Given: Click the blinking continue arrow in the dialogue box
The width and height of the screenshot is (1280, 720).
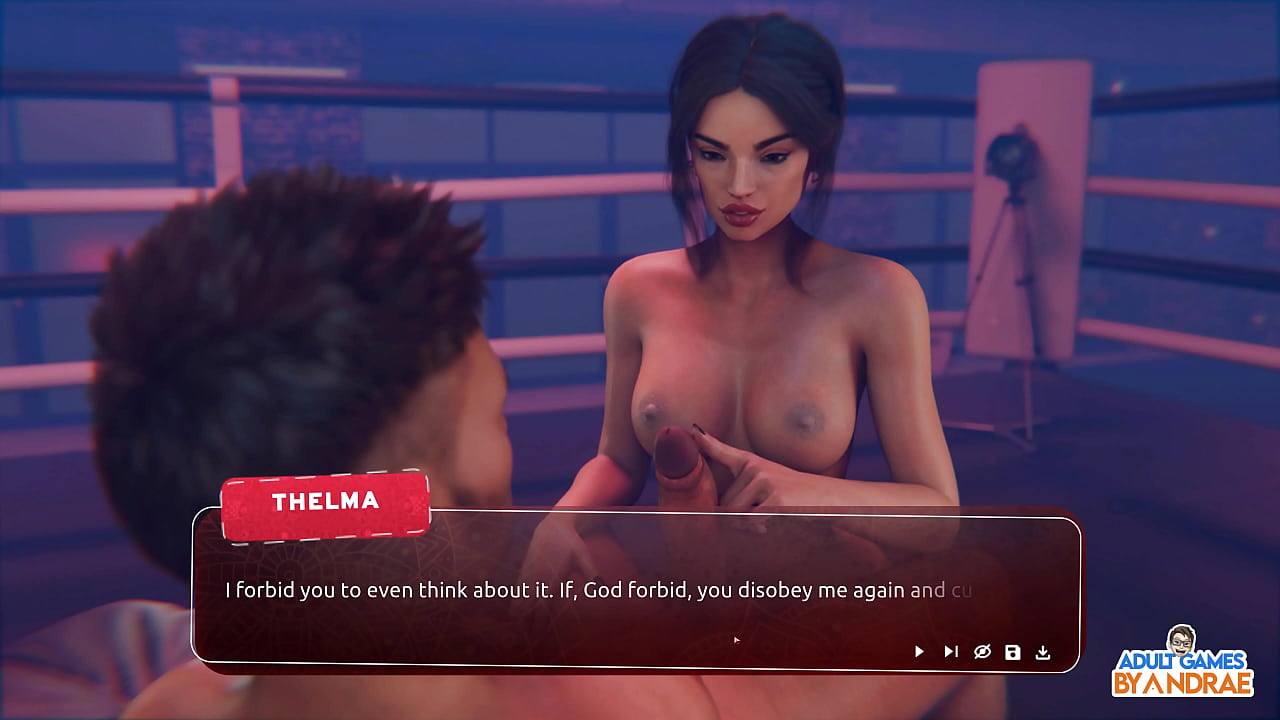Looking at the screenshot, I should (x=735, y=638).
